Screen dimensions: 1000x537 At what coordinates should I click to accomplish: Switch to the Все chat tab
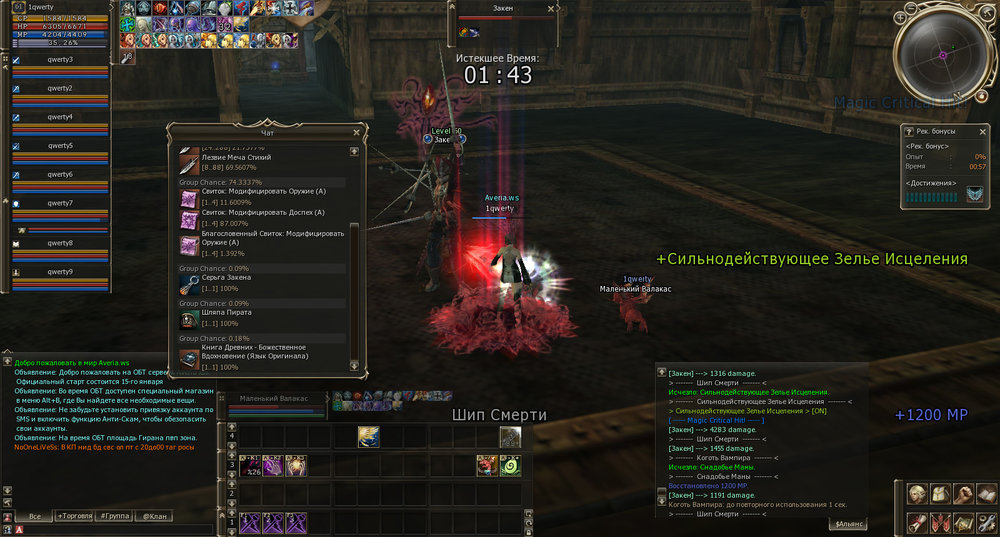[34, 516]
